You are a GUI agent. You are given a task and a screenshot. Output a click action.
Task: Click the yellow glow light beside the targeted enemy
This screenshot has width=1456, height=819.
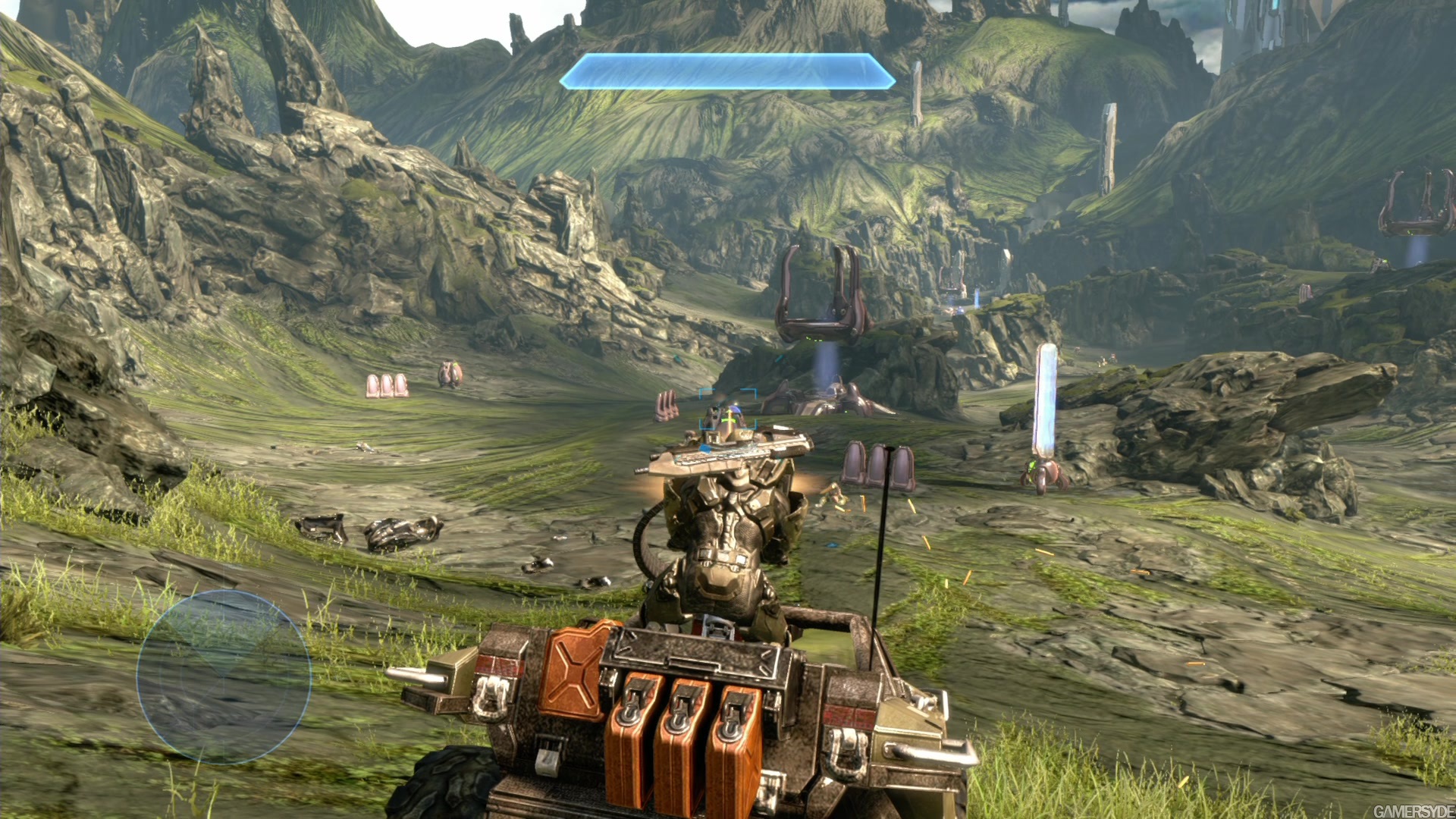click(x=736, y=403)
